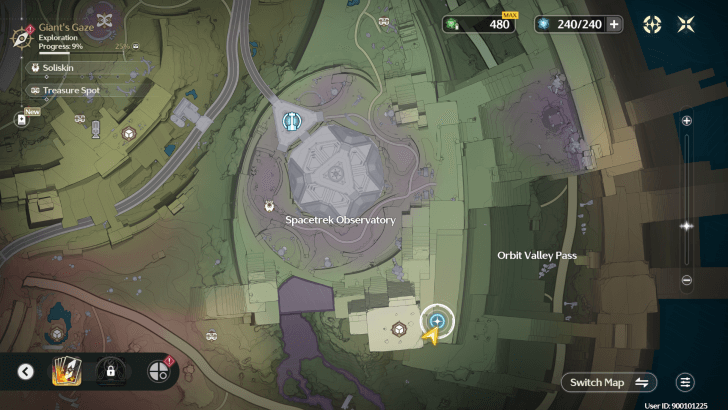The width and height of the screenshot is (728, 410).
Task: Open the cards icon in the bottom toolbar
Action: 65,372
